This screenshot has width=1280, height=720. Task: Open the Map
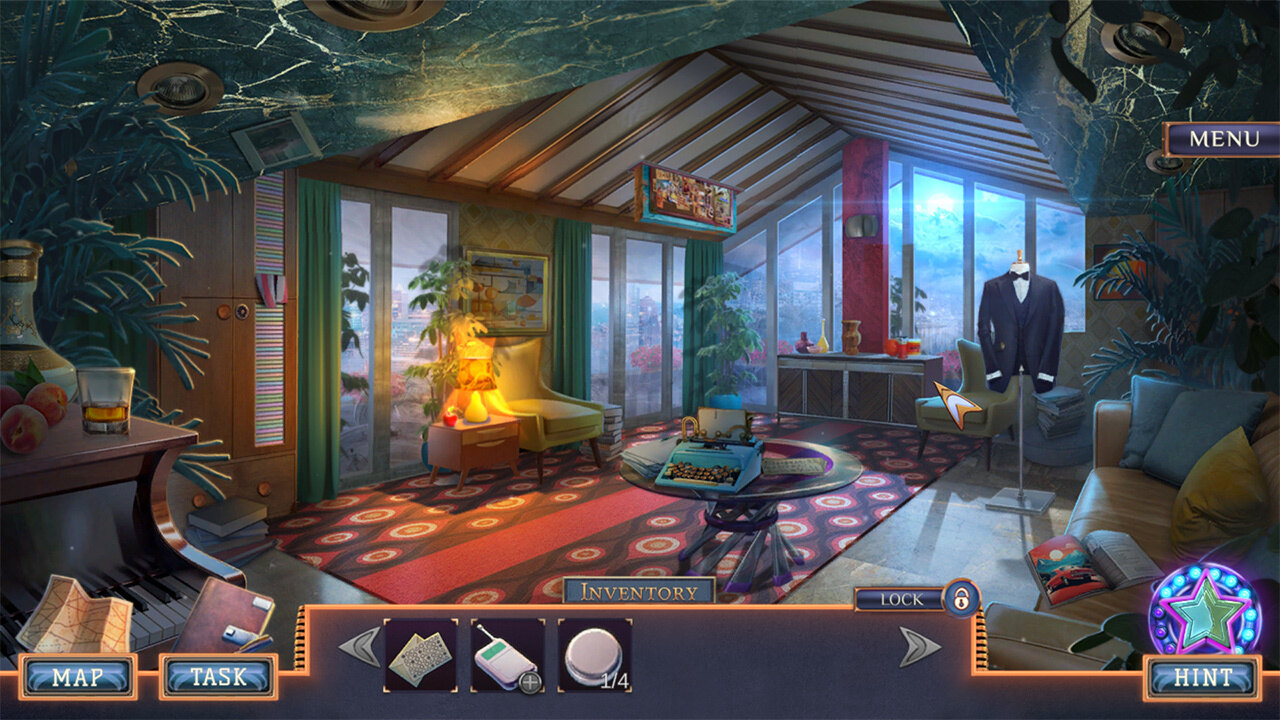tap(77, 677)
